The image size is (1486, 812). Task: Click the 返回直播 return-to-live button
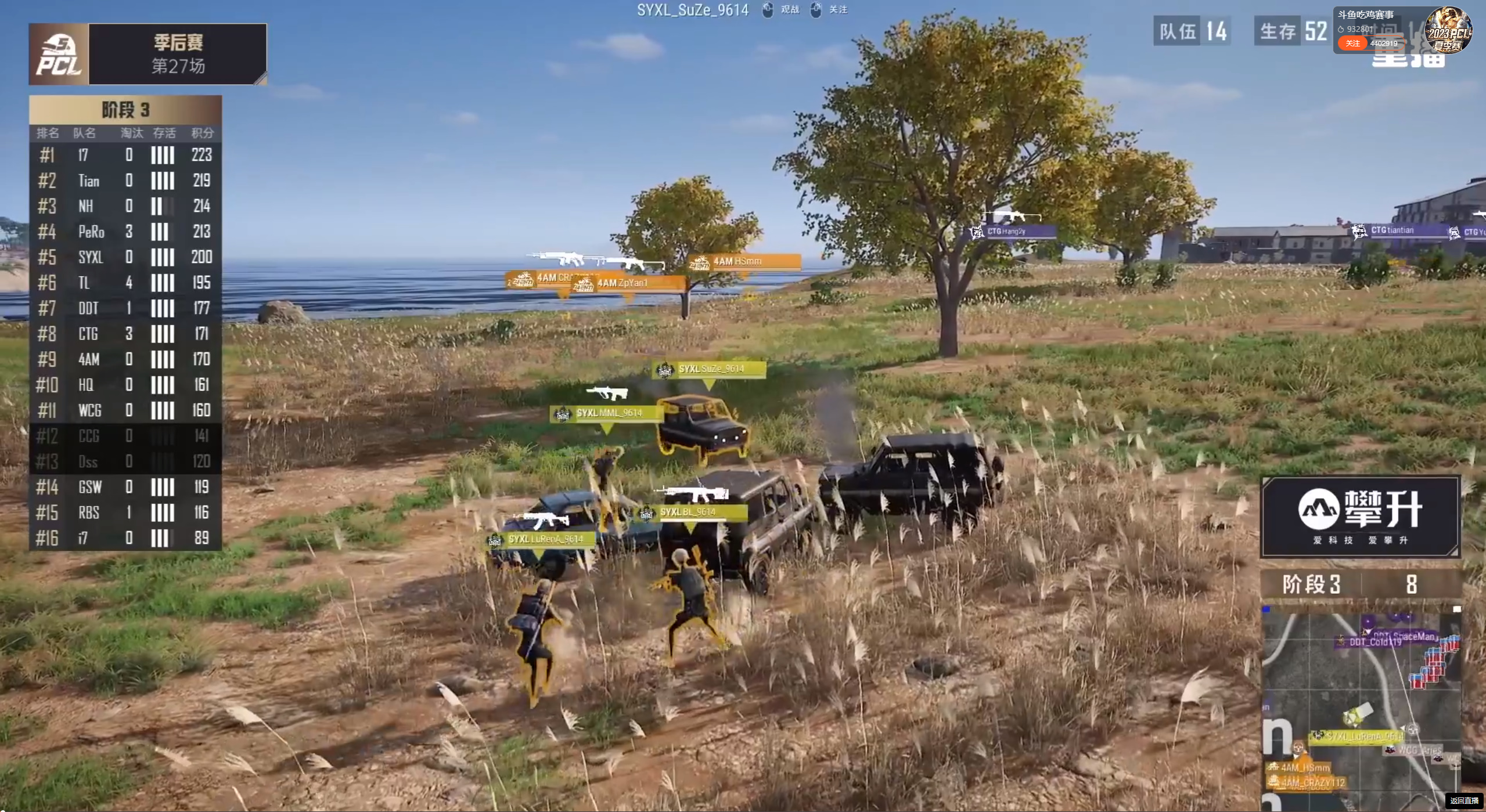(1464, 801)
